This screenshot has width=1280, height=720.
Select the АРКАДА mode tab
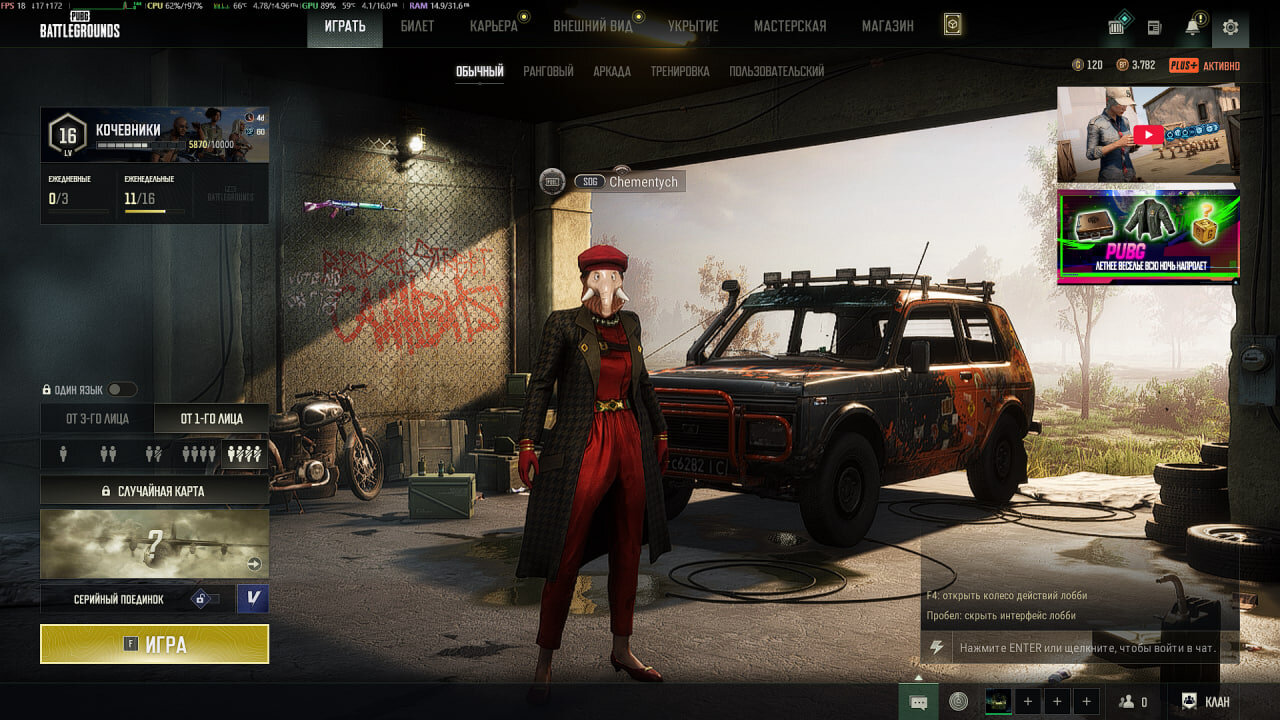click(x=612, y=71)
